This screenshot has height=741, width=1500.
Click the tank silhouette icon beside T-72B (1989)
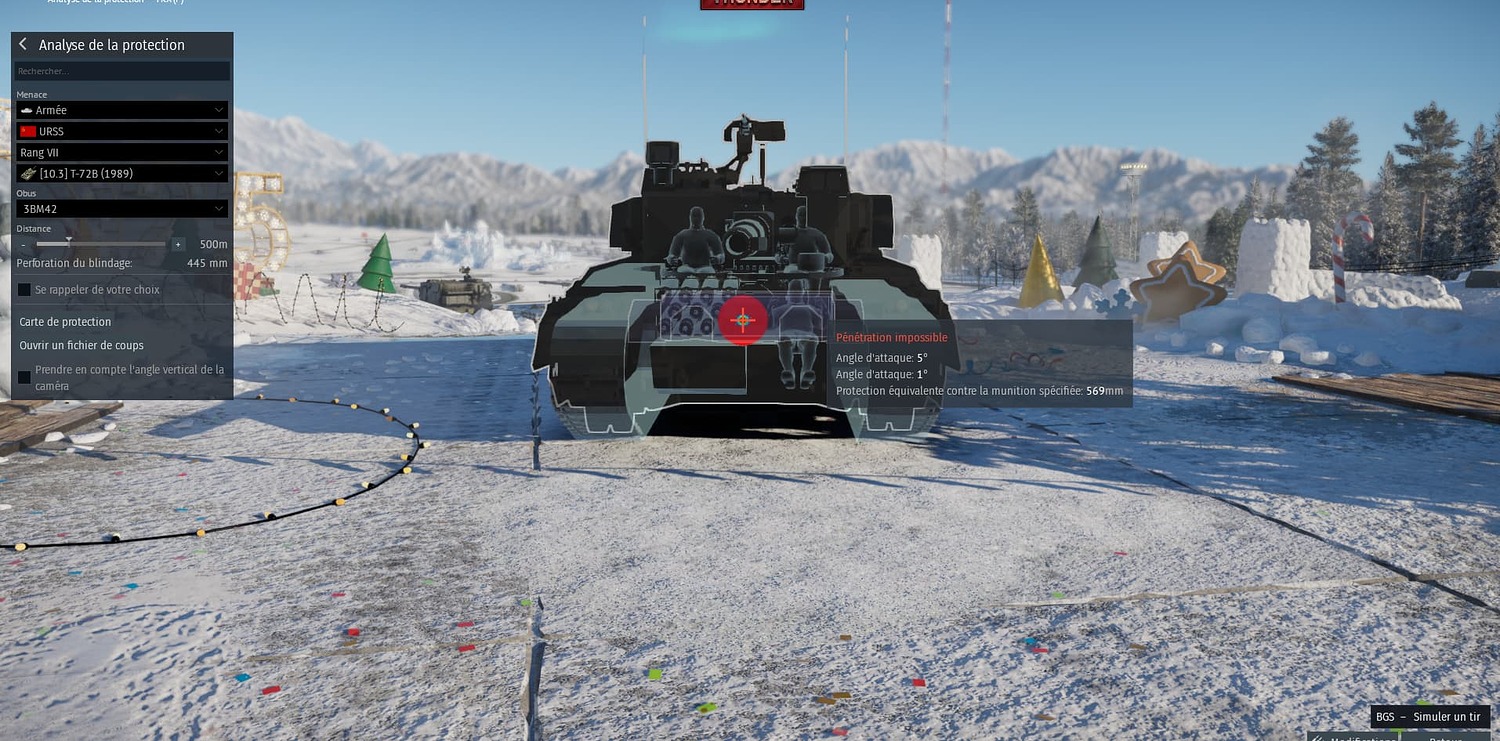coord(27,173)
